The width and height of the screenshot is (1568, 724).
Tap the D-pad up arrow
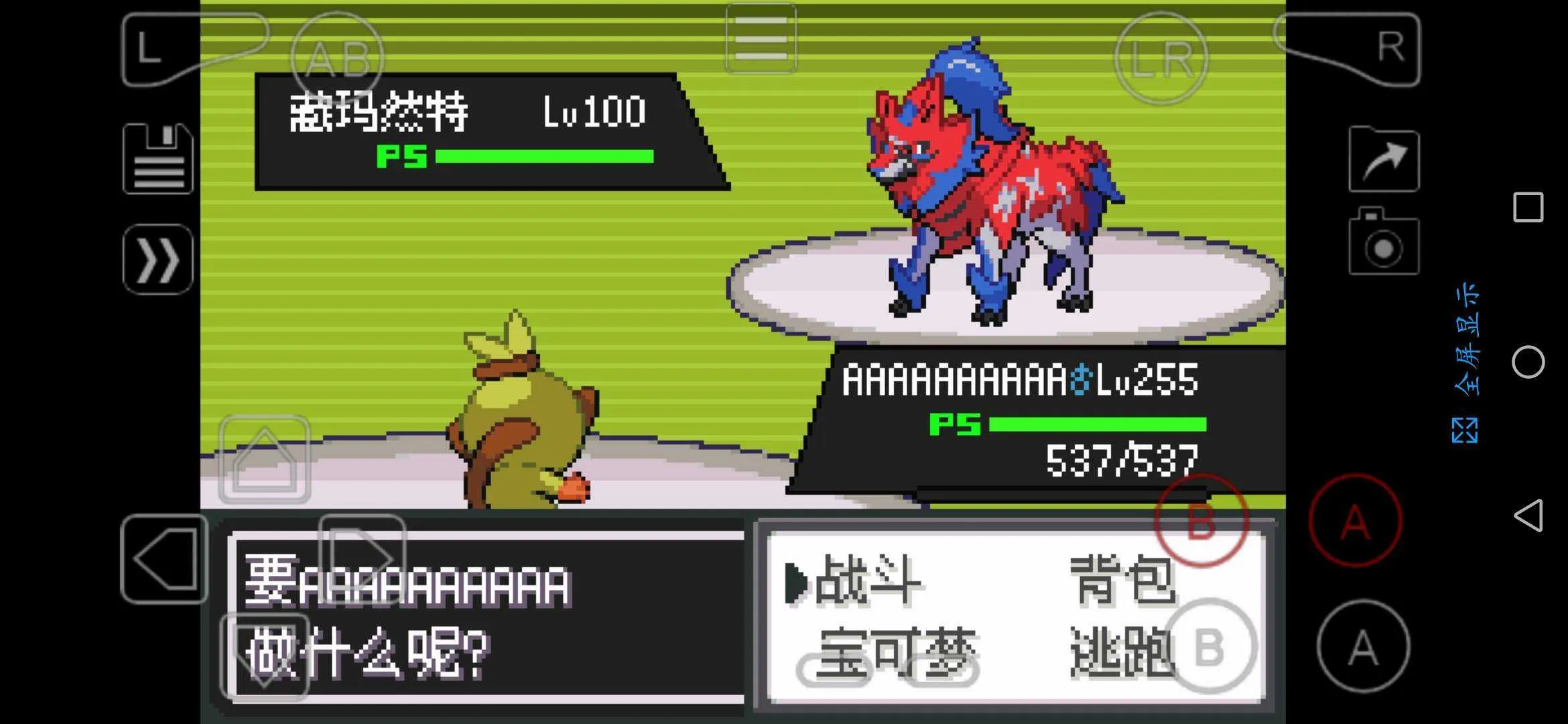[265, 459]
